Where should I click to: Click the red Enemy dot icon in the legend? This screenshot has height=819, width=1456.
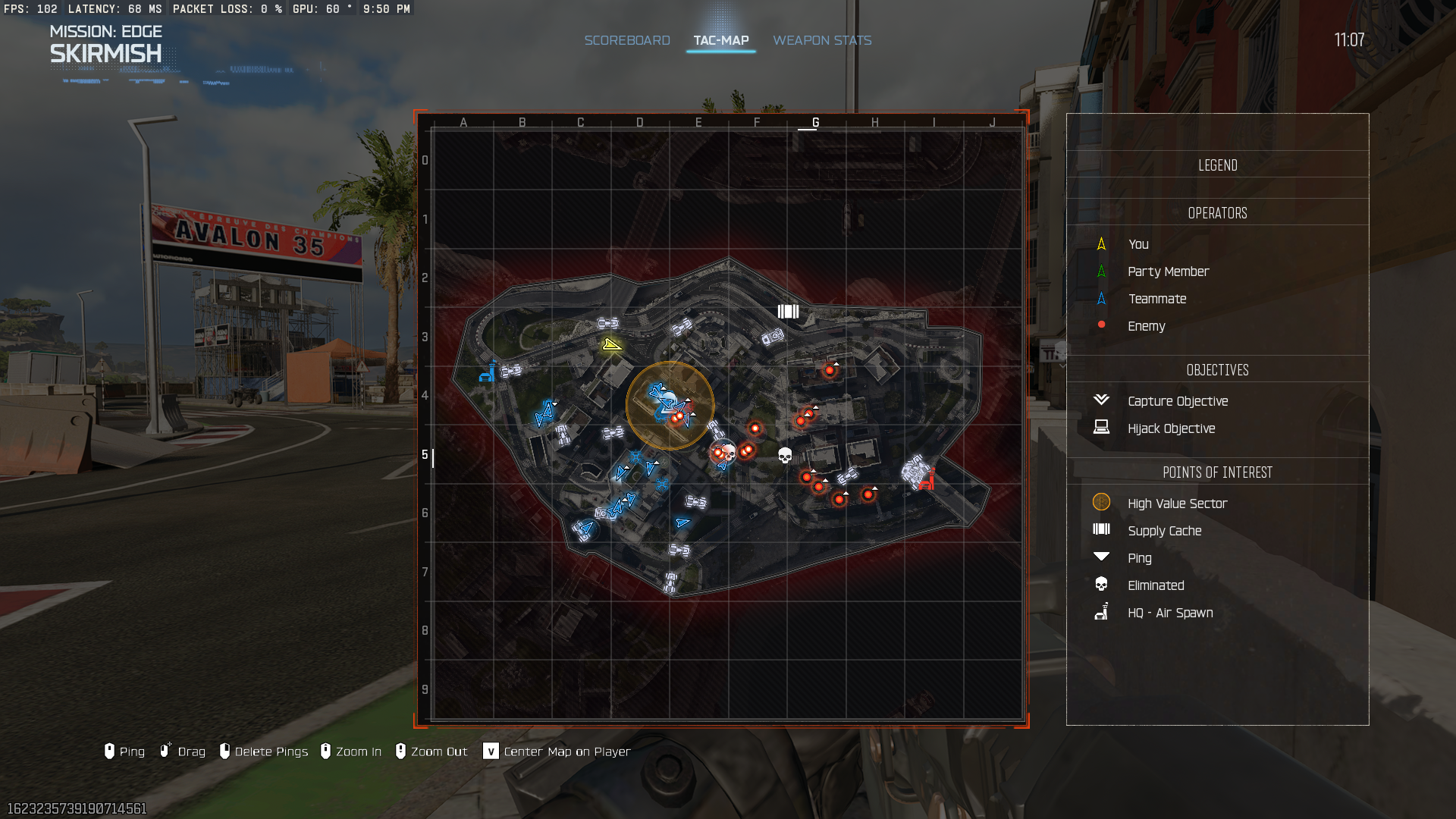point(1101,325)
